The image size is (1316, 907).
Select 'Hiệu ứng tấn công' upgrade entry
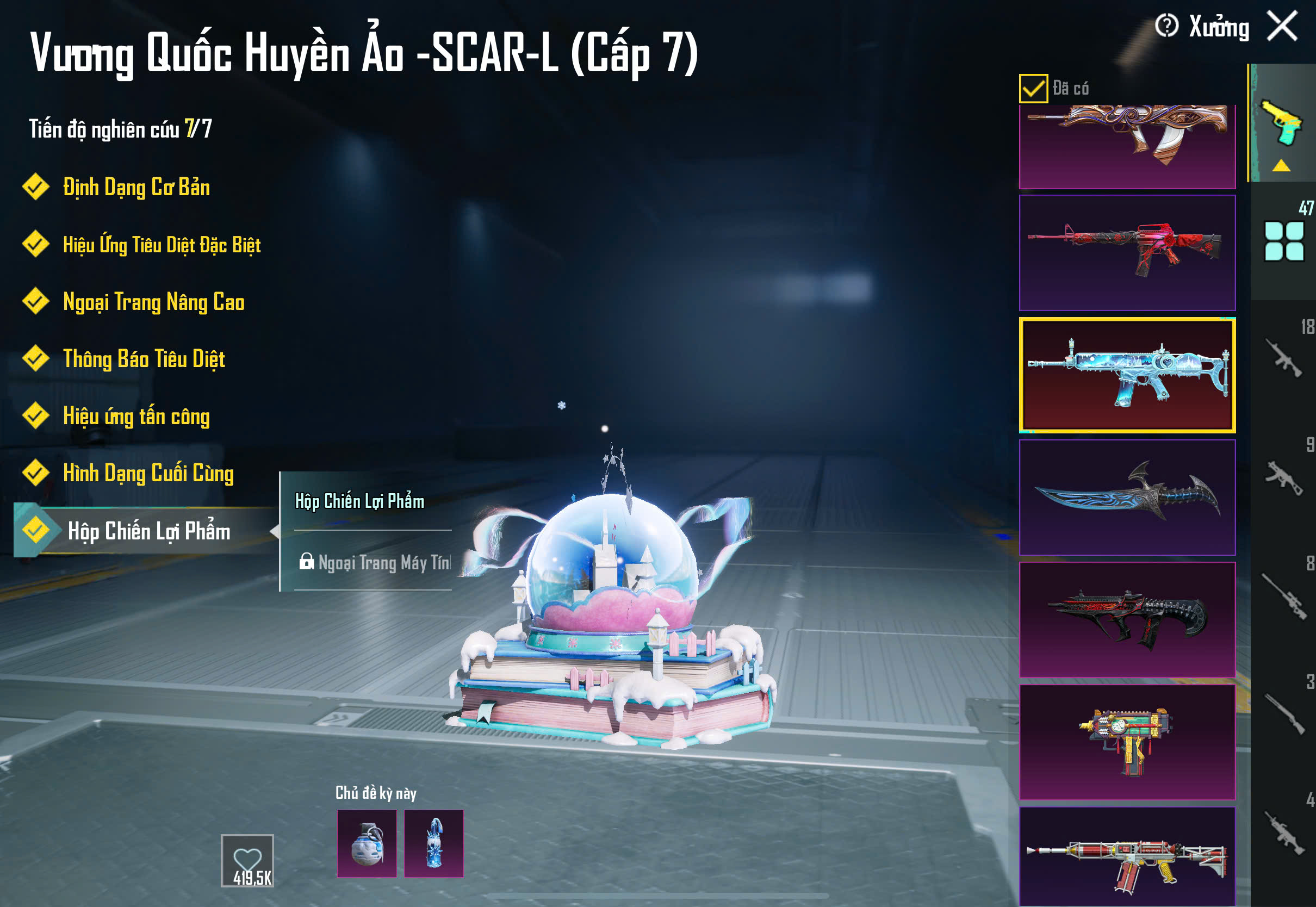pyautogui.click(x=136, y=416)
